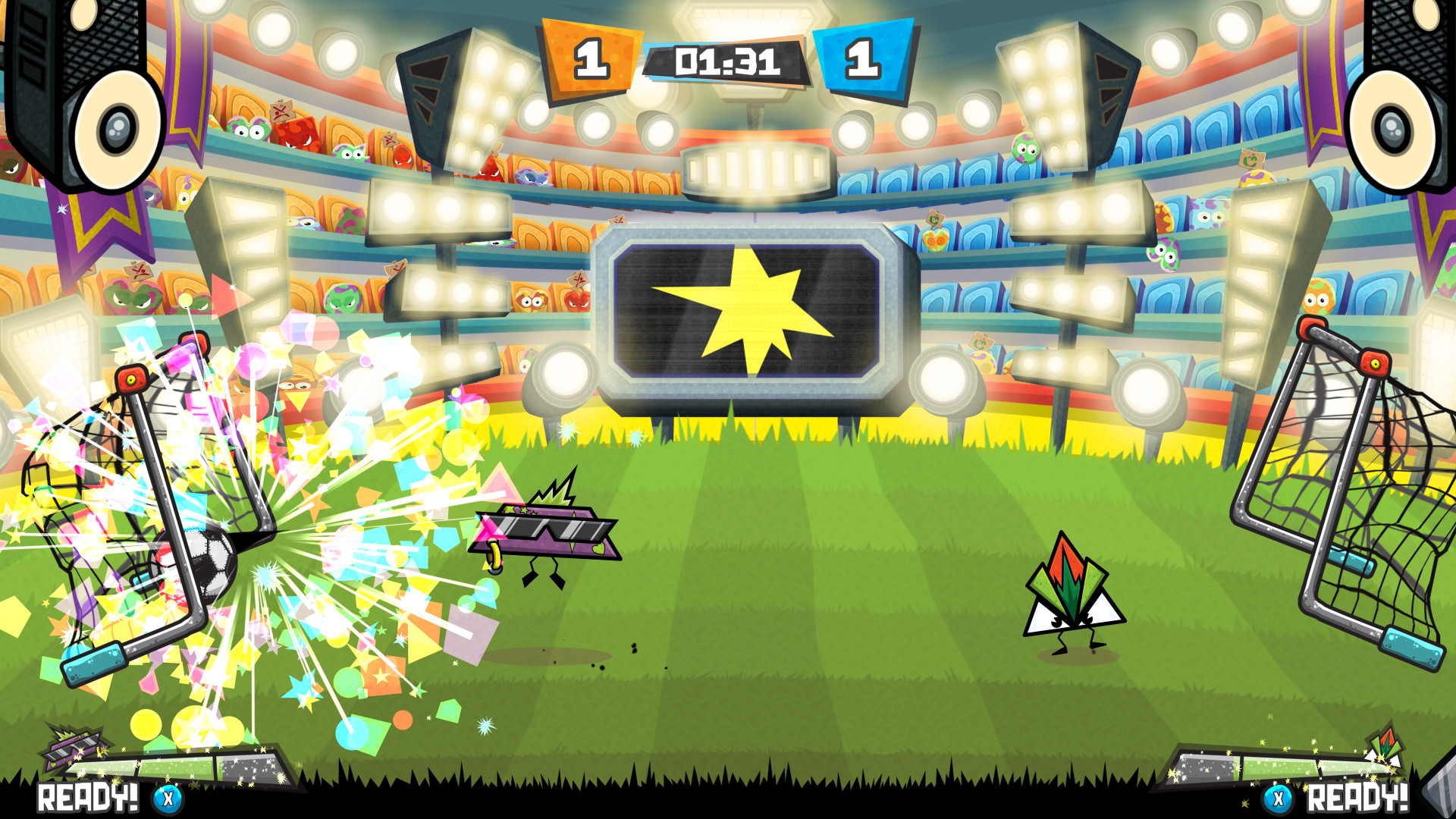Open the orange team score panel showing 1
The height and width of the screenshot is (819, 1456).
pyautogui.click(x=590, y=57)
